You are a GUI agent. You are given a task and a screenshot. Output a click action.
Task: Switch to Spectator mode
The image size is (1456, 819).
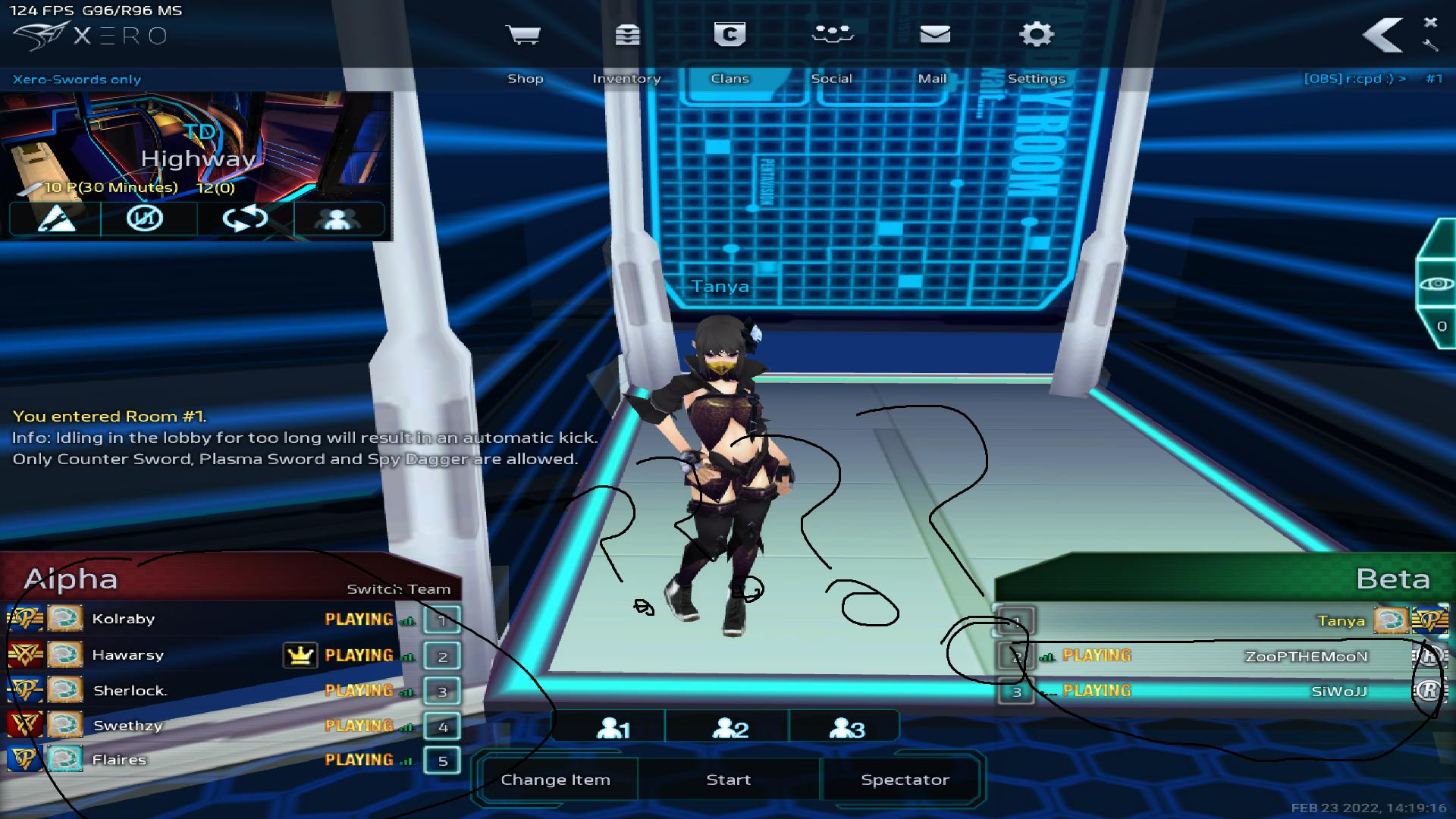[x=905, y=780]
